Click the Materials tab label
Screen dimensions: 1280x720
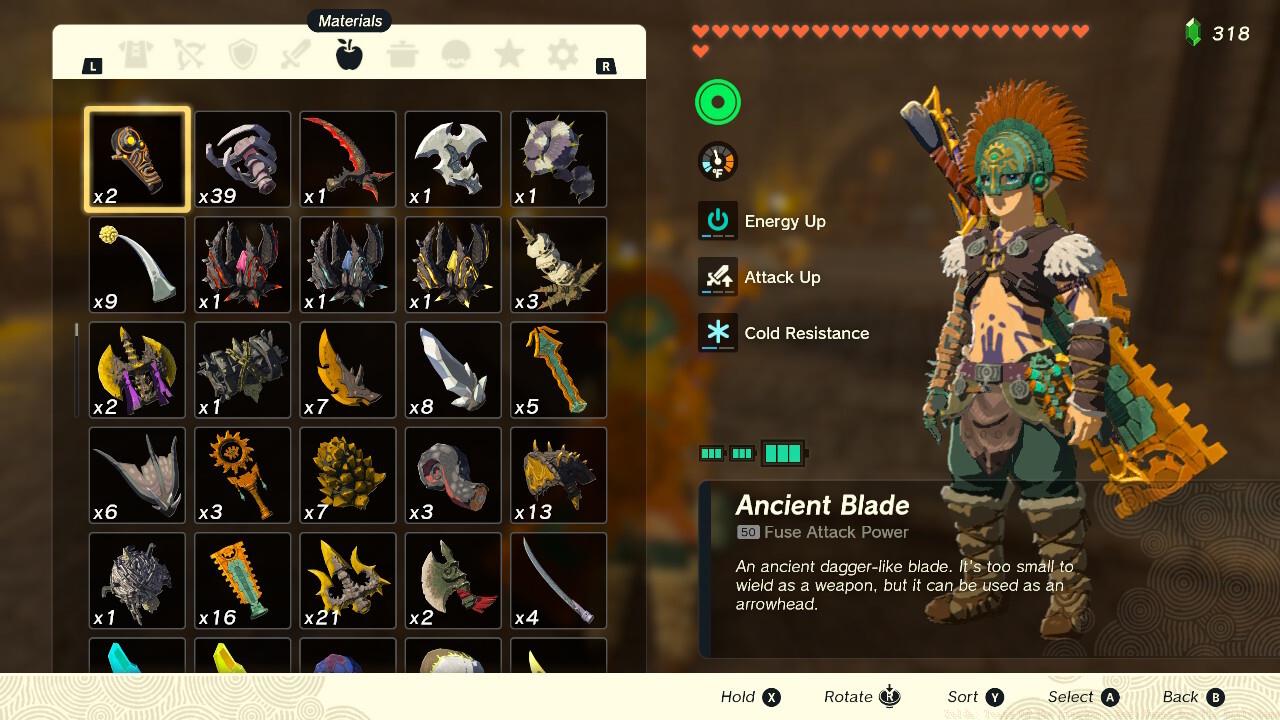[x=348, y=20]
